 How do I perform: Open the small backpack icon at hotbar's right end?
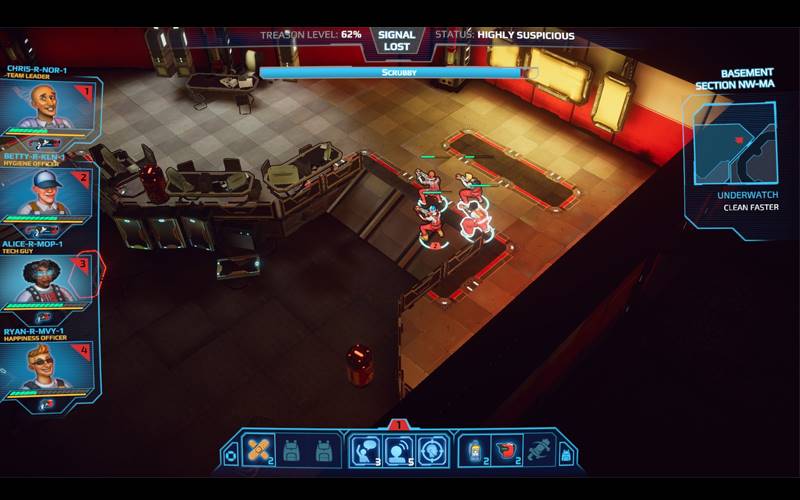click(567, 456)
